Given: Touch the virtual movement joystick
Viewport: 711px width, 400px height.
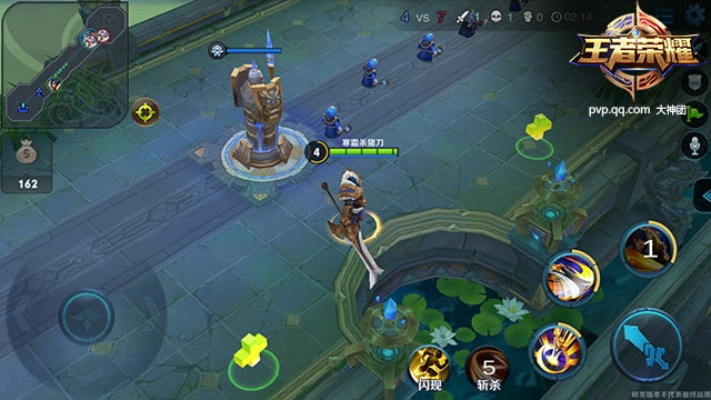Looking at the screenshot, I should 87,318.
